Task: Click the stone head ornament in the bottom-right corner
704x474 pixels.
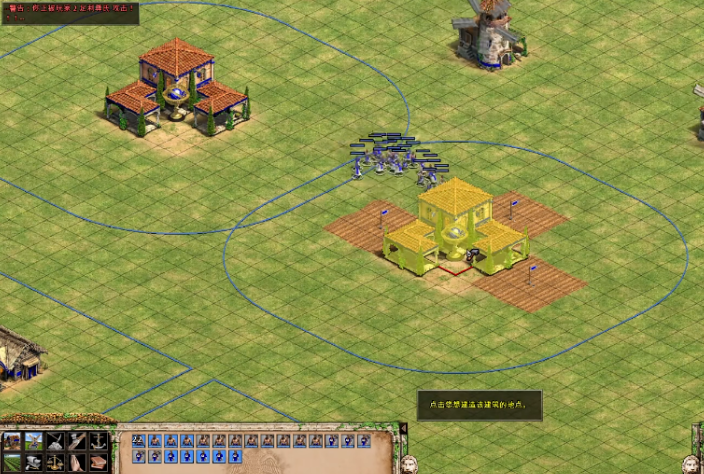Action: pyautogui.click(x=690, y=463)
